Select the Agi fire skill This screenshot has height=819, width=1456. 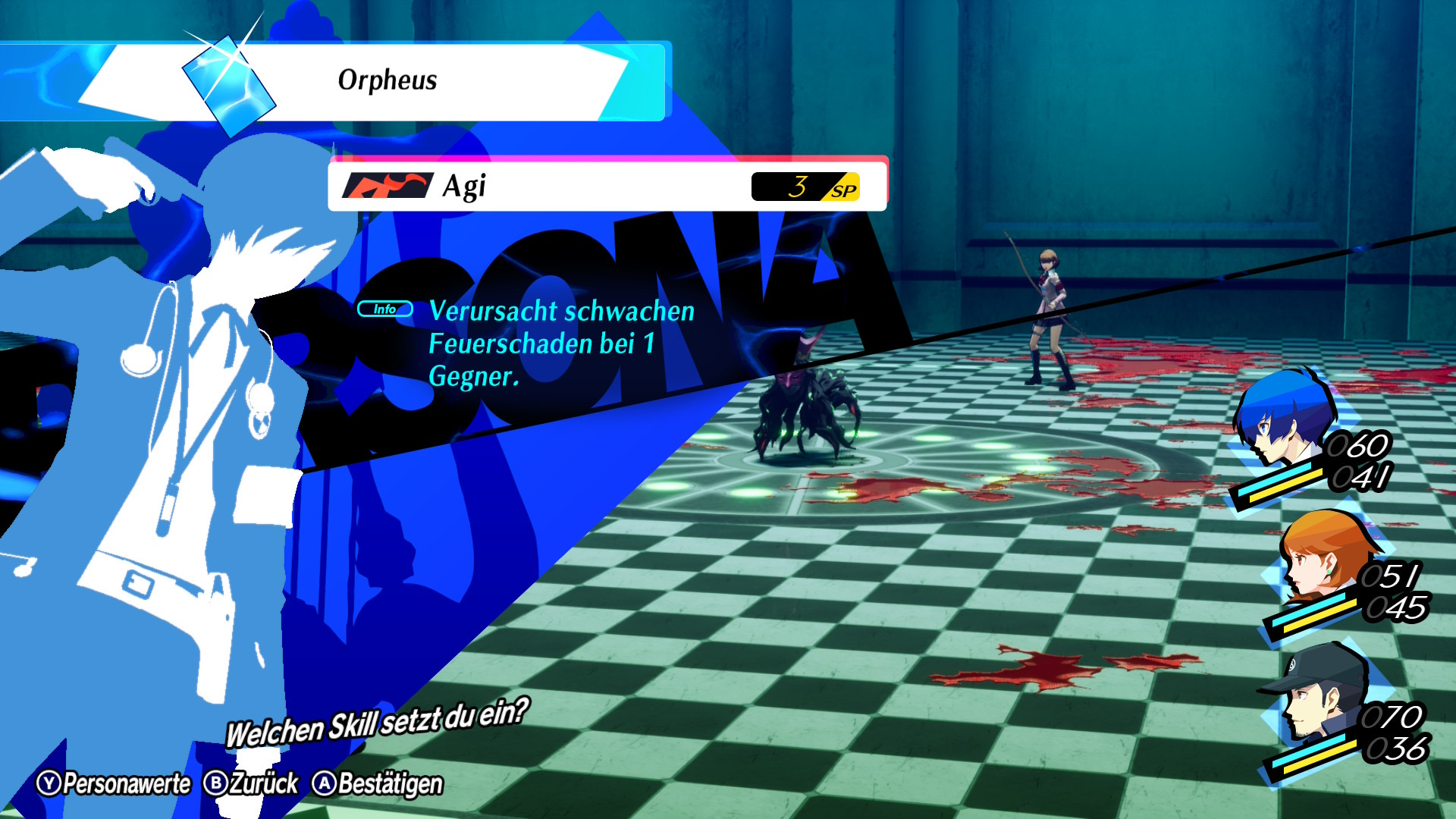tap(607, 186)
